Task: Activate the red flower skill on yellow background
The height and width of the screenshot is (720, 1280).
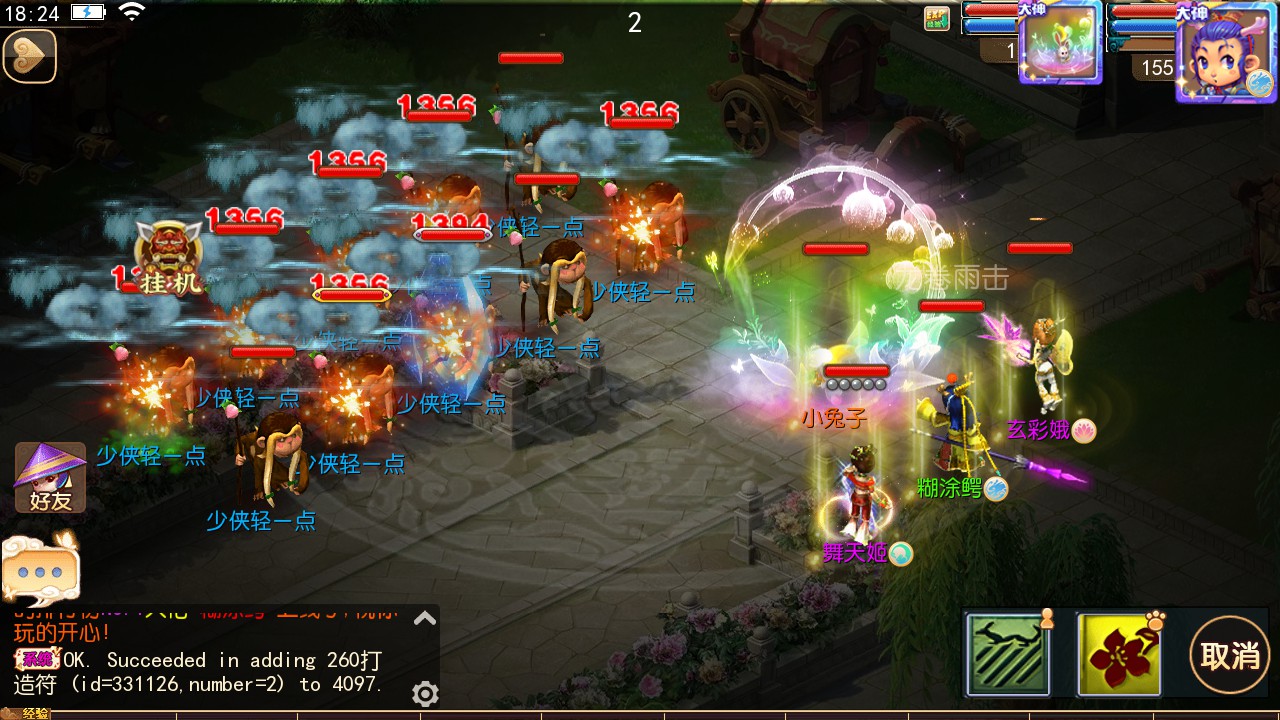Action: pos(1119,654)
